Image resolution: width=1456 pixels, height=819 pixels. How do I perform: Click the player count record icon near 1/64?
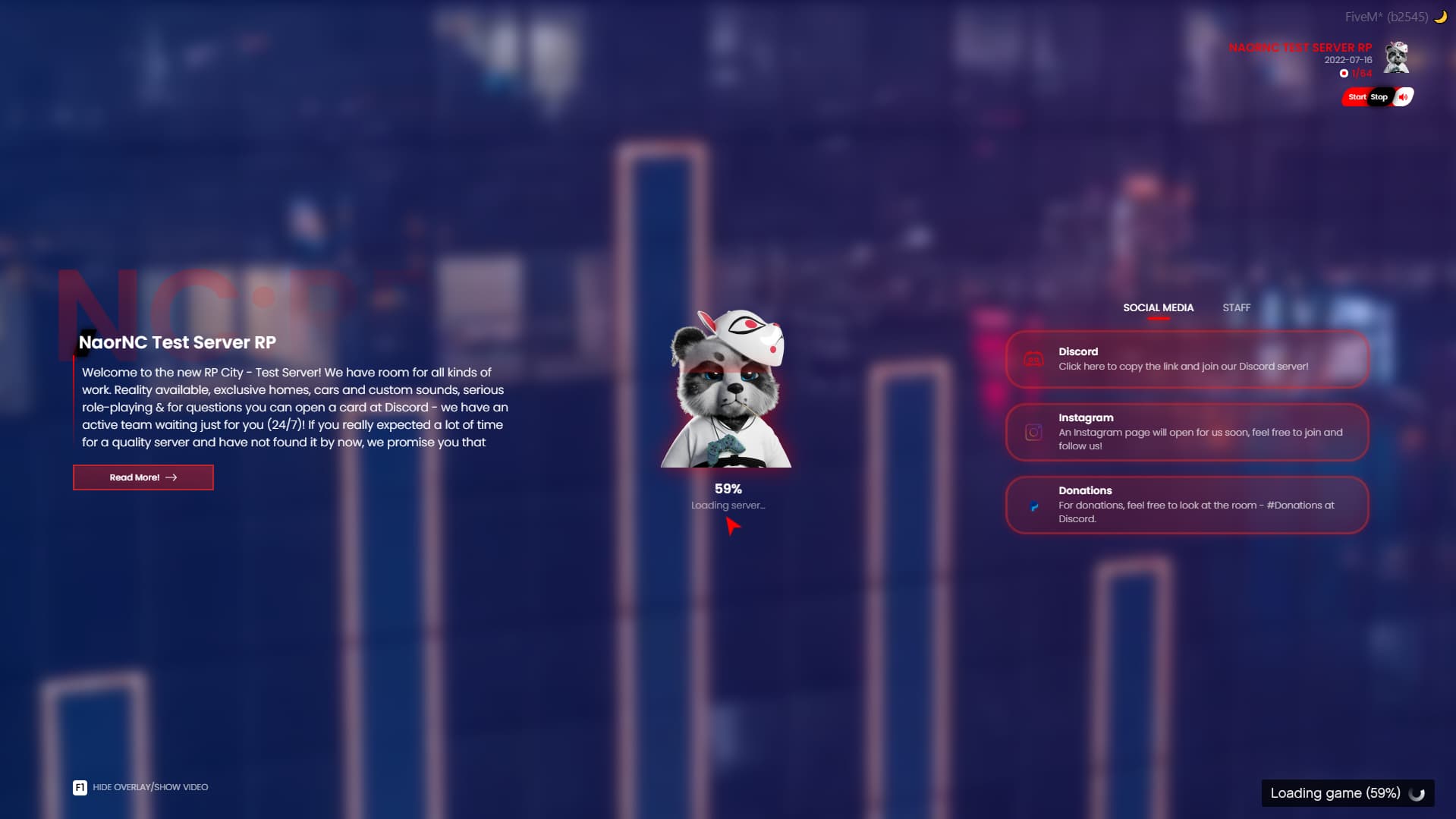[x=1344, y=74]
